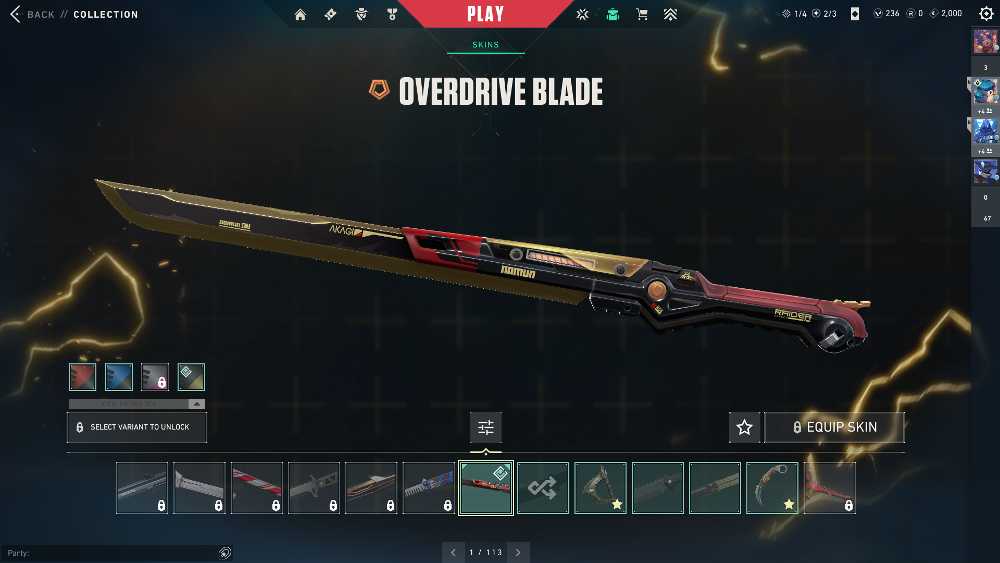Choose the curved karambit knife skin
The height and width of the screenshot is (563, 1000).
pos(772,488)
